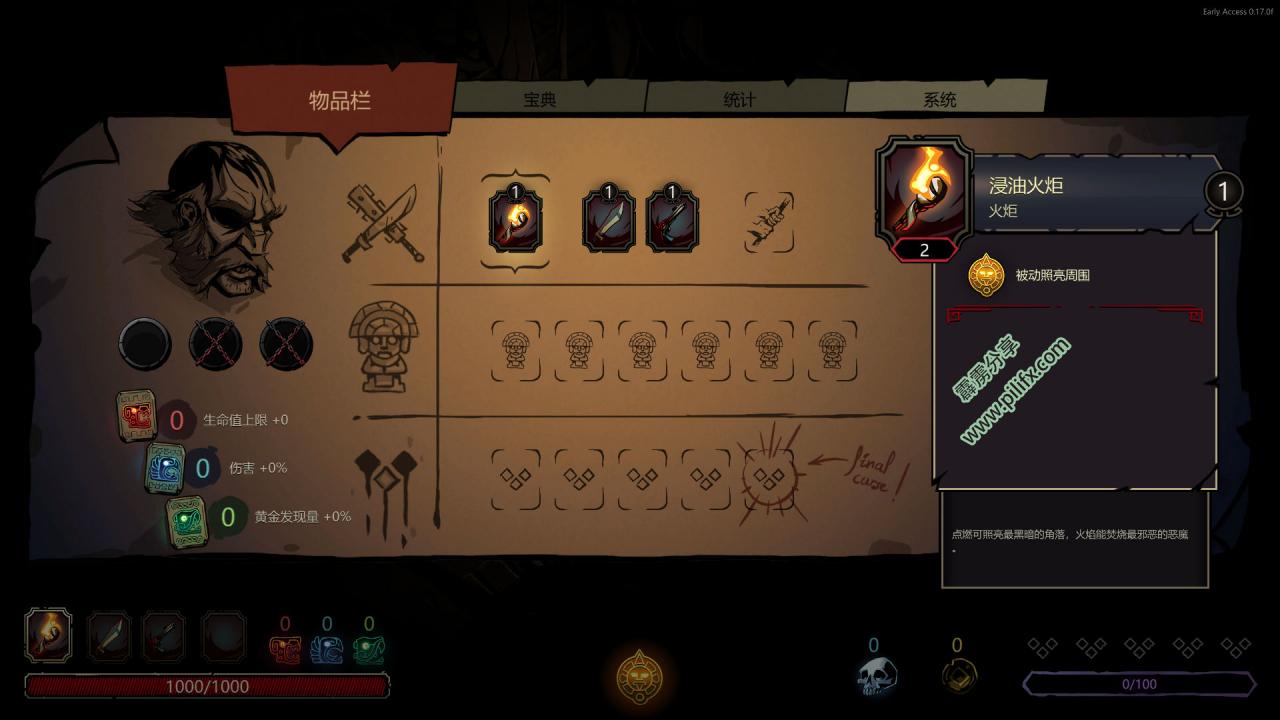Select the pistol weapon slot
Image resolution: width=1280 pixels, height=720 pixels.
point(672,221)
